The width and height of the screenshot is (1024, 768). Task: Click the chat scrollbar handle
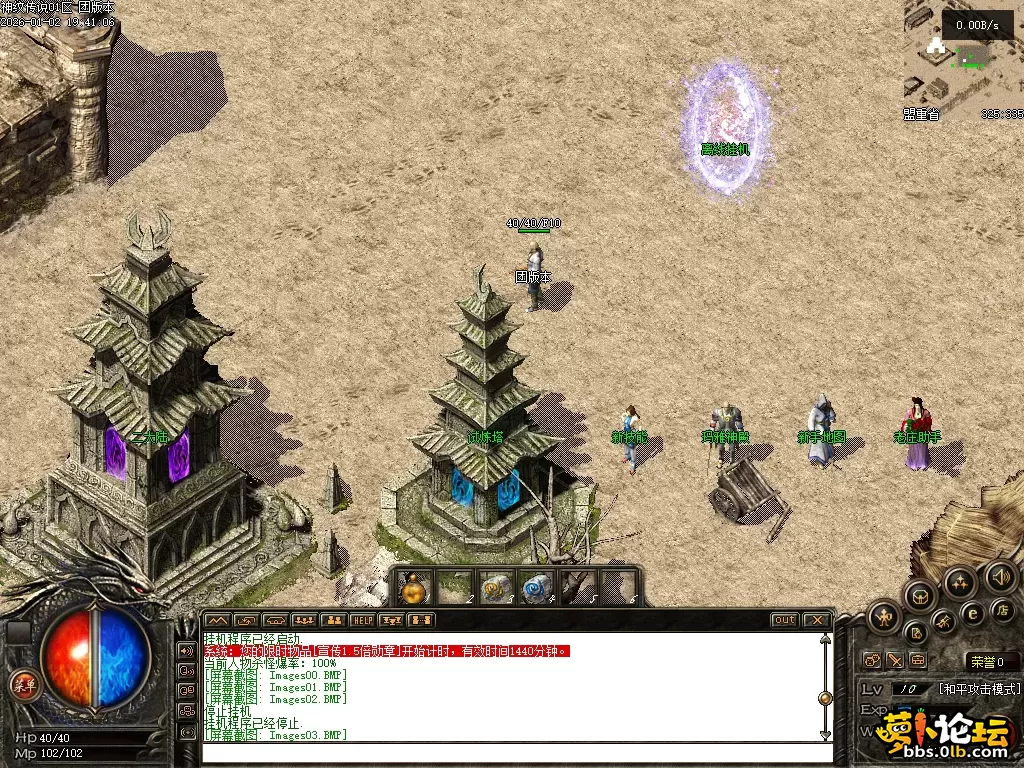tap(825, 698)
